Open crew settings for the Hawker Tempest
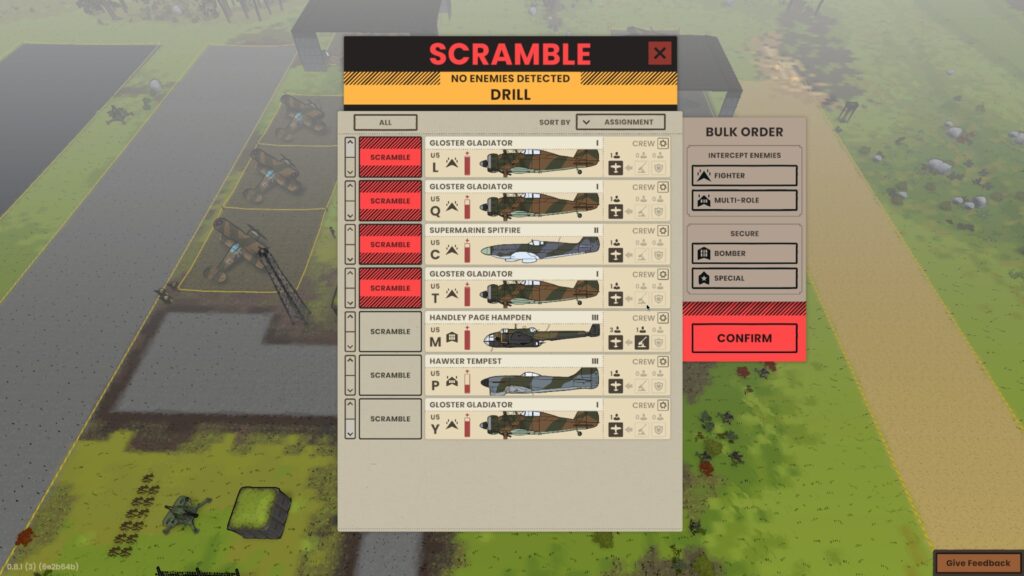Screen dimensions: 1024x576 (x=663, y=362)
